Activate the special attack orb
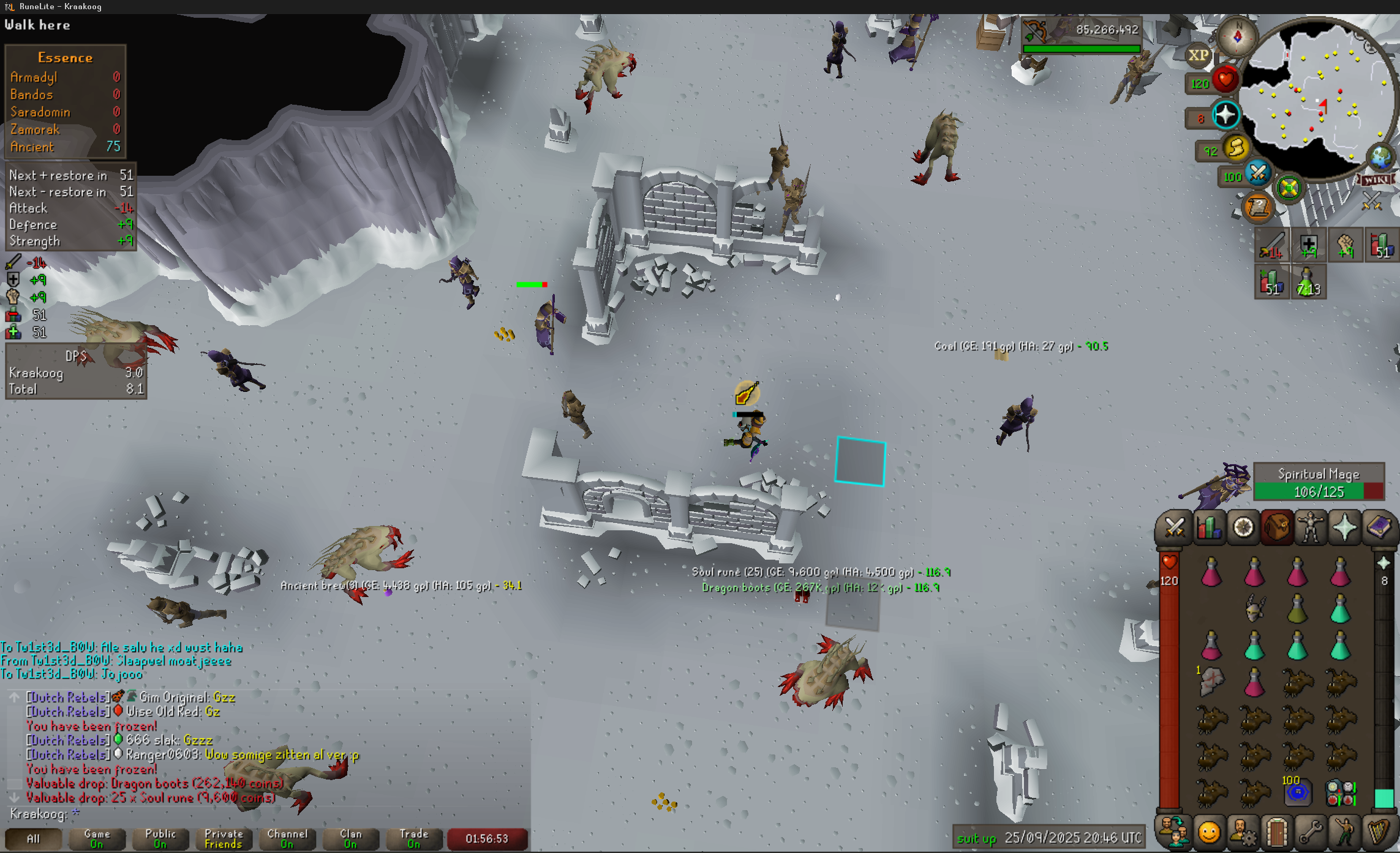Screen dimensions: 1400x853 (1258, 173)
